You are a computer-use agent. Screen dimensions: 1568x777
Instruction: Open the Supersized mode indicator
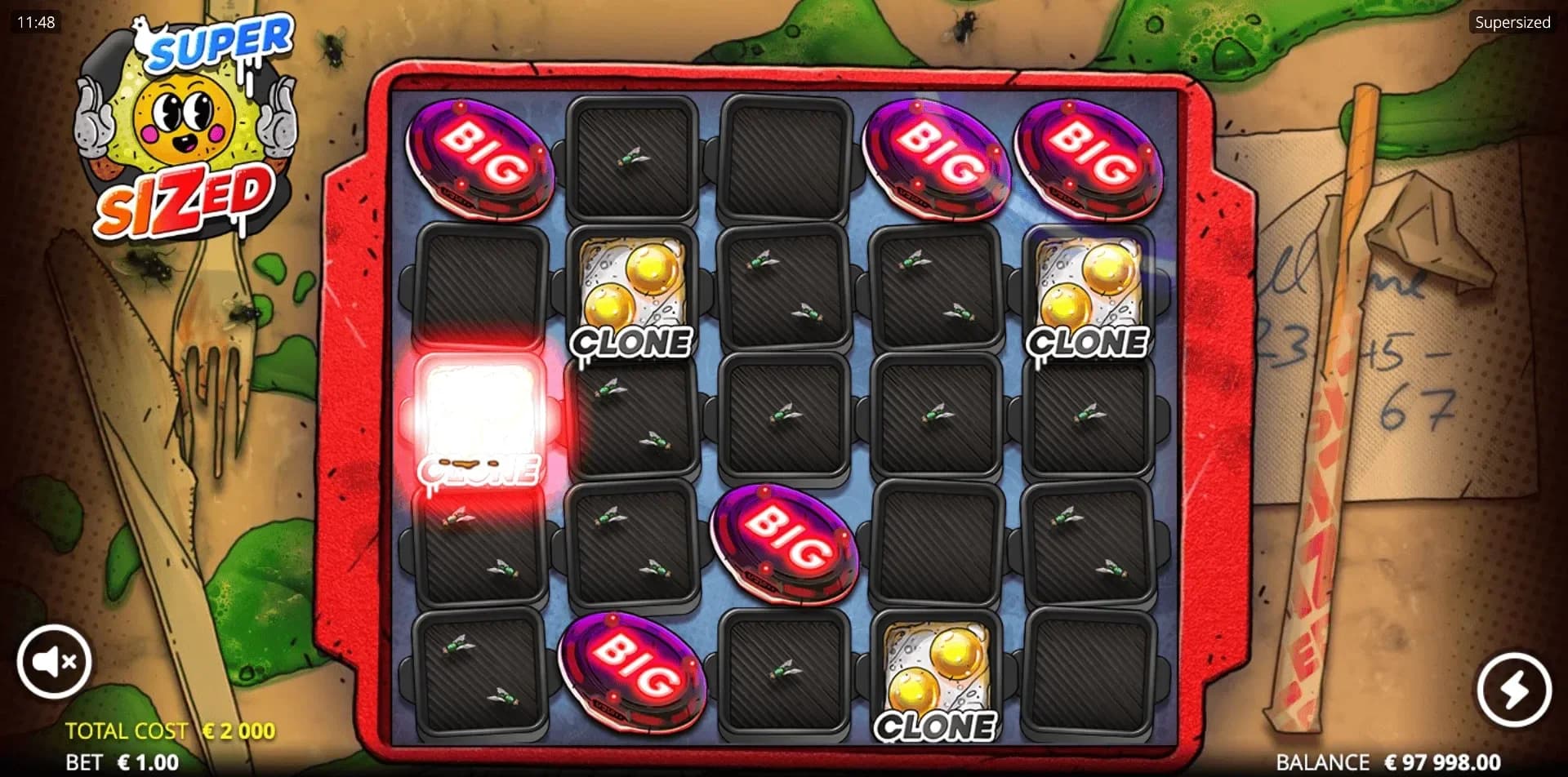point(1512,23)
